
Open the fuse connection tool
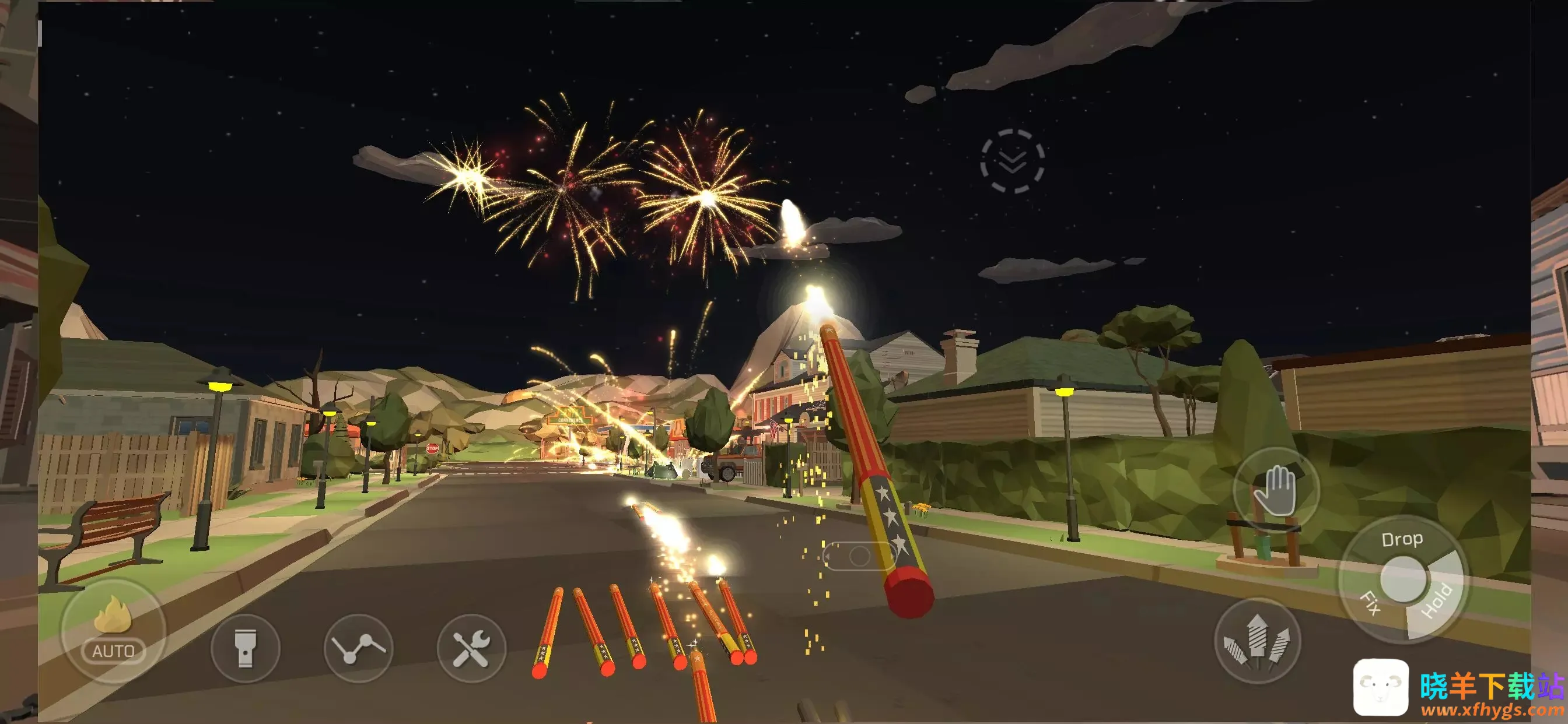click(x=359, y=648)
